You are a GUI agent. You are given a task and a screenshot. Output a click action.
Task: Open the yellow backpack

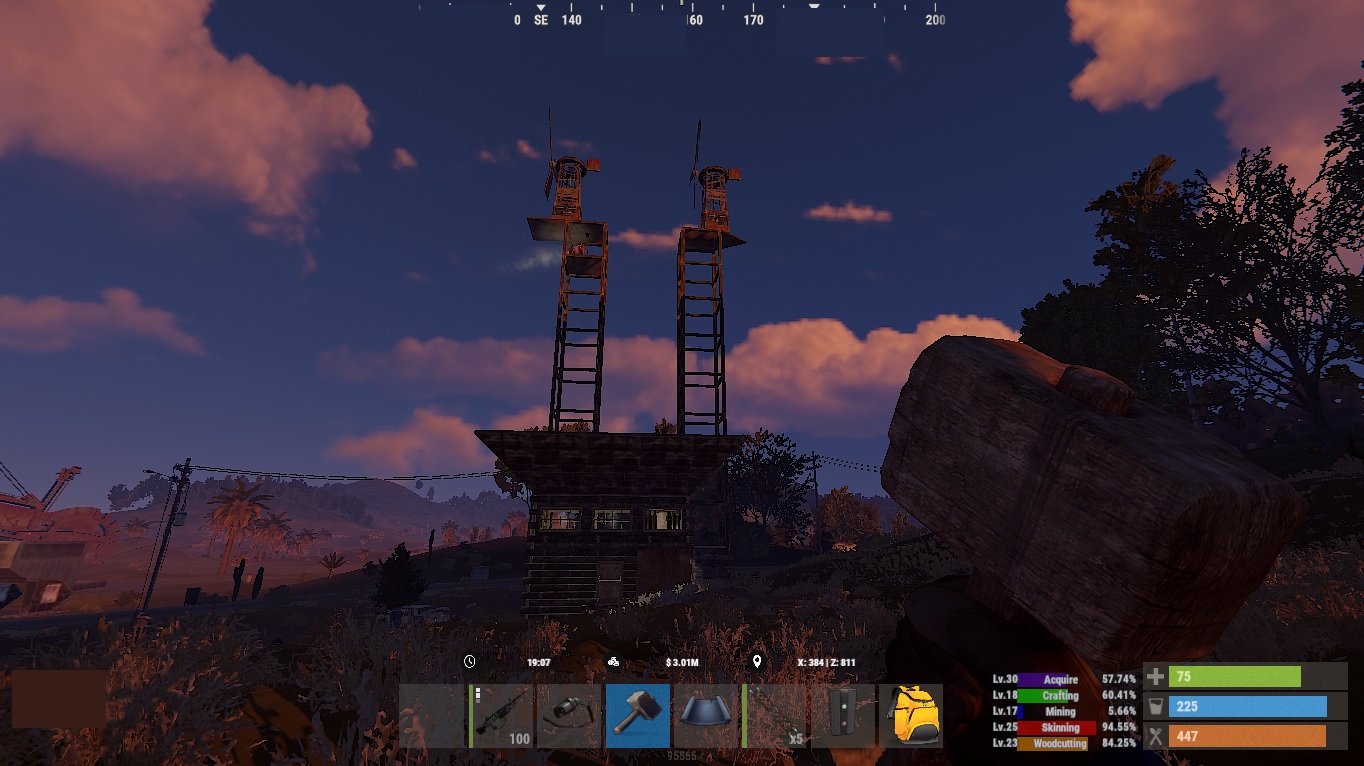tap(910, 715)
